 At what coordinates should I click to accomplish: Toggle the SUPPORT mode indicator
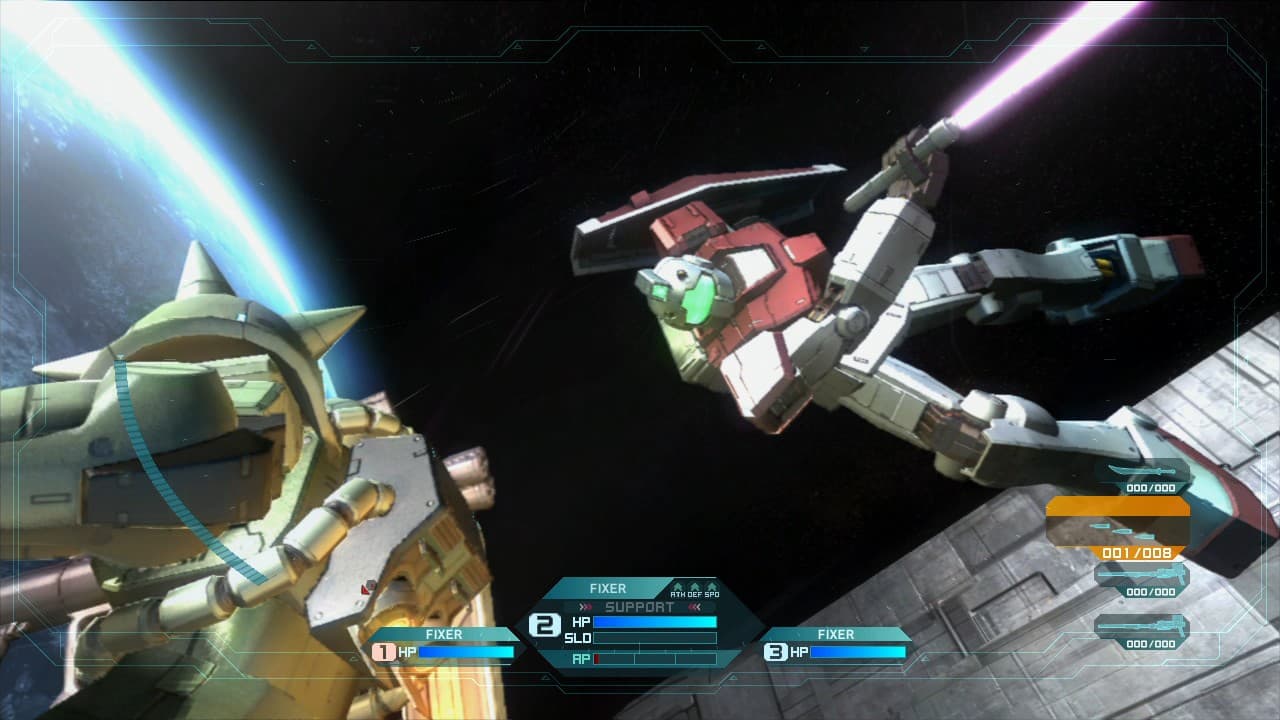[640, 605]
